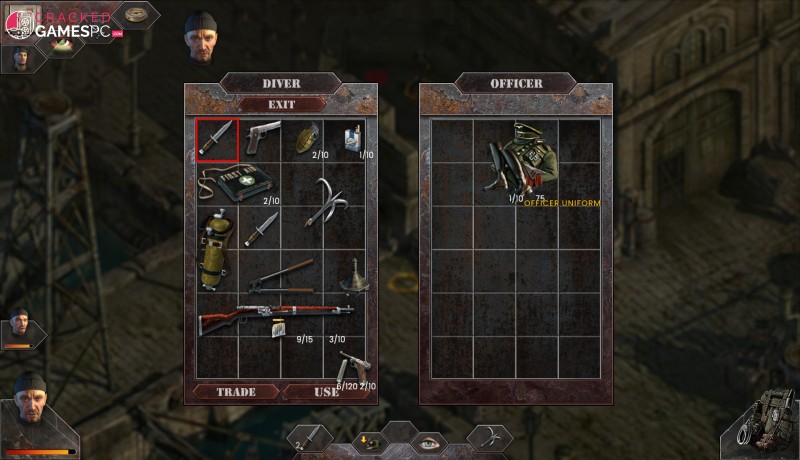Use the grappling hook quick-slot on bottom bar
Image resolution: width=800 pixels, height=460 pixels.
(489, 437)
